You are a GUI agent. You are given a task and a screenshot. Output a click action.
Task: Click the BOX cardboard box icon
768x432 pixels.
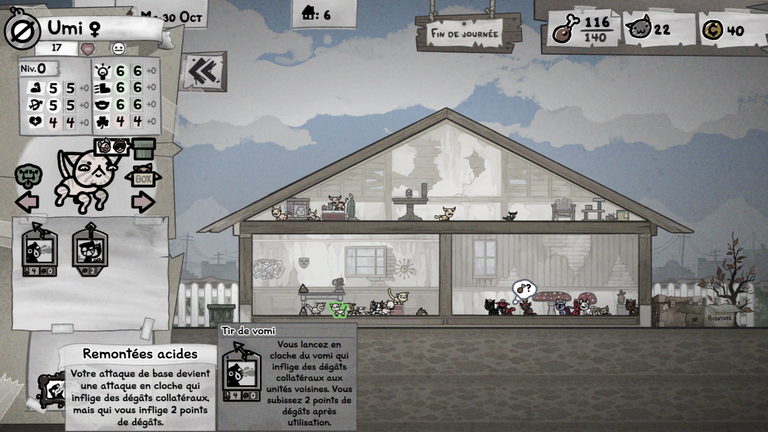tap(143, 178)
